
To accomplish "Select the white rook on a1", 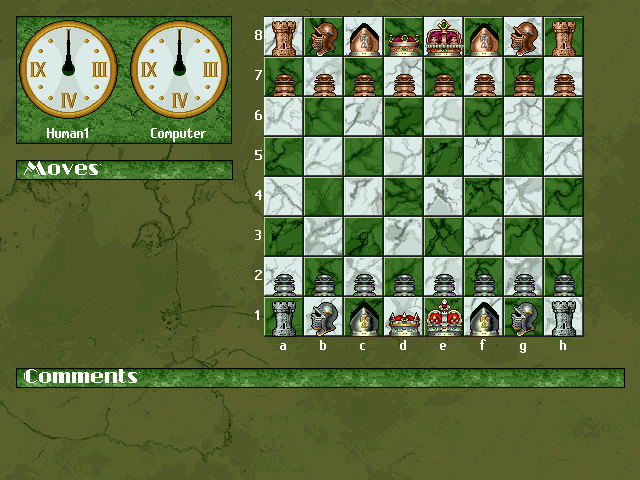I will (x=283, y=317).
